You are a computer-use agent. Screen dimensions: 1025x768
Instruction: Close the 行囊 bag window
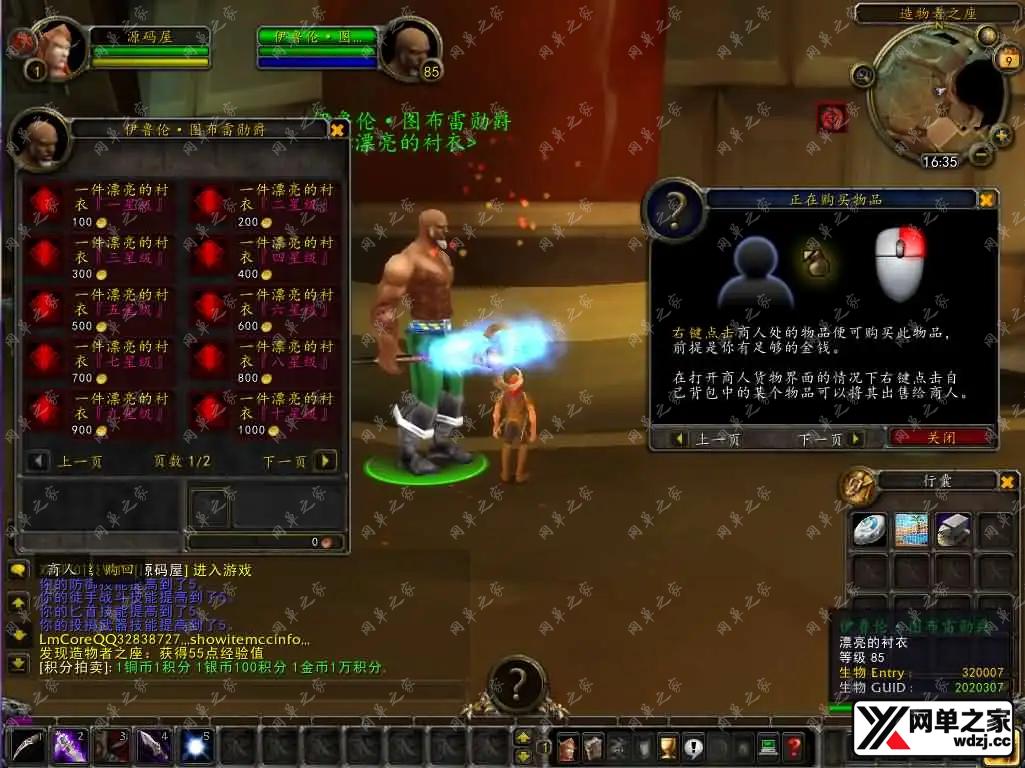click(1007, 481)
